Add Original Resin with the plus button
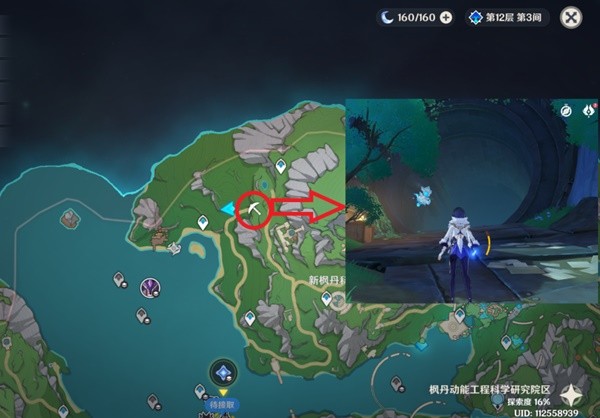600x418 pixels. pyautogui.click(x=446, y=17)
